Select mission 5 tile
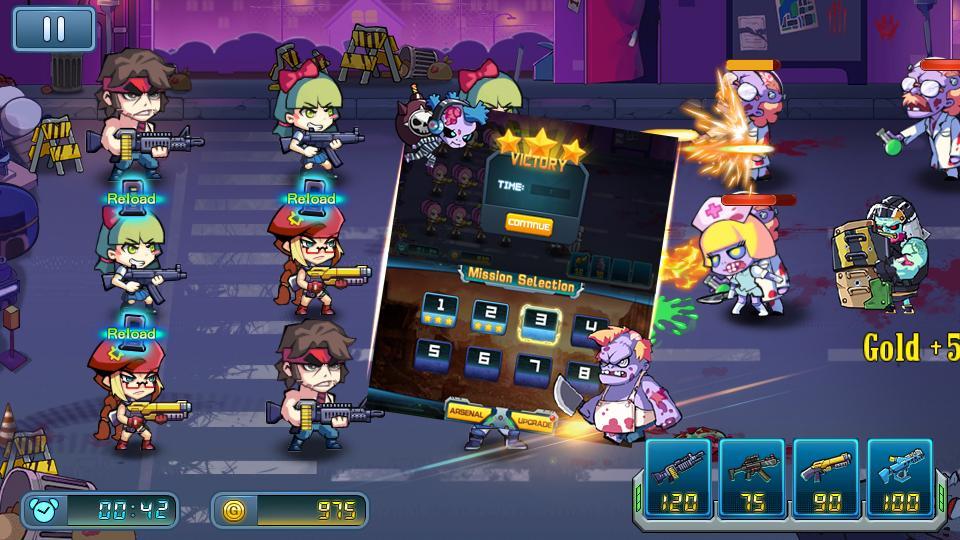 tap(433, 352)
